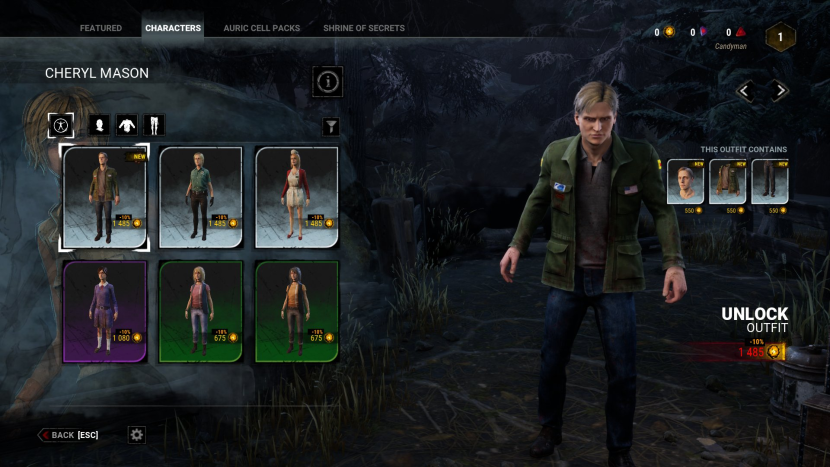This screenshot has width=830, height=467.
Task: Filter cosmetics by legs category
Action: click(153, 125)
